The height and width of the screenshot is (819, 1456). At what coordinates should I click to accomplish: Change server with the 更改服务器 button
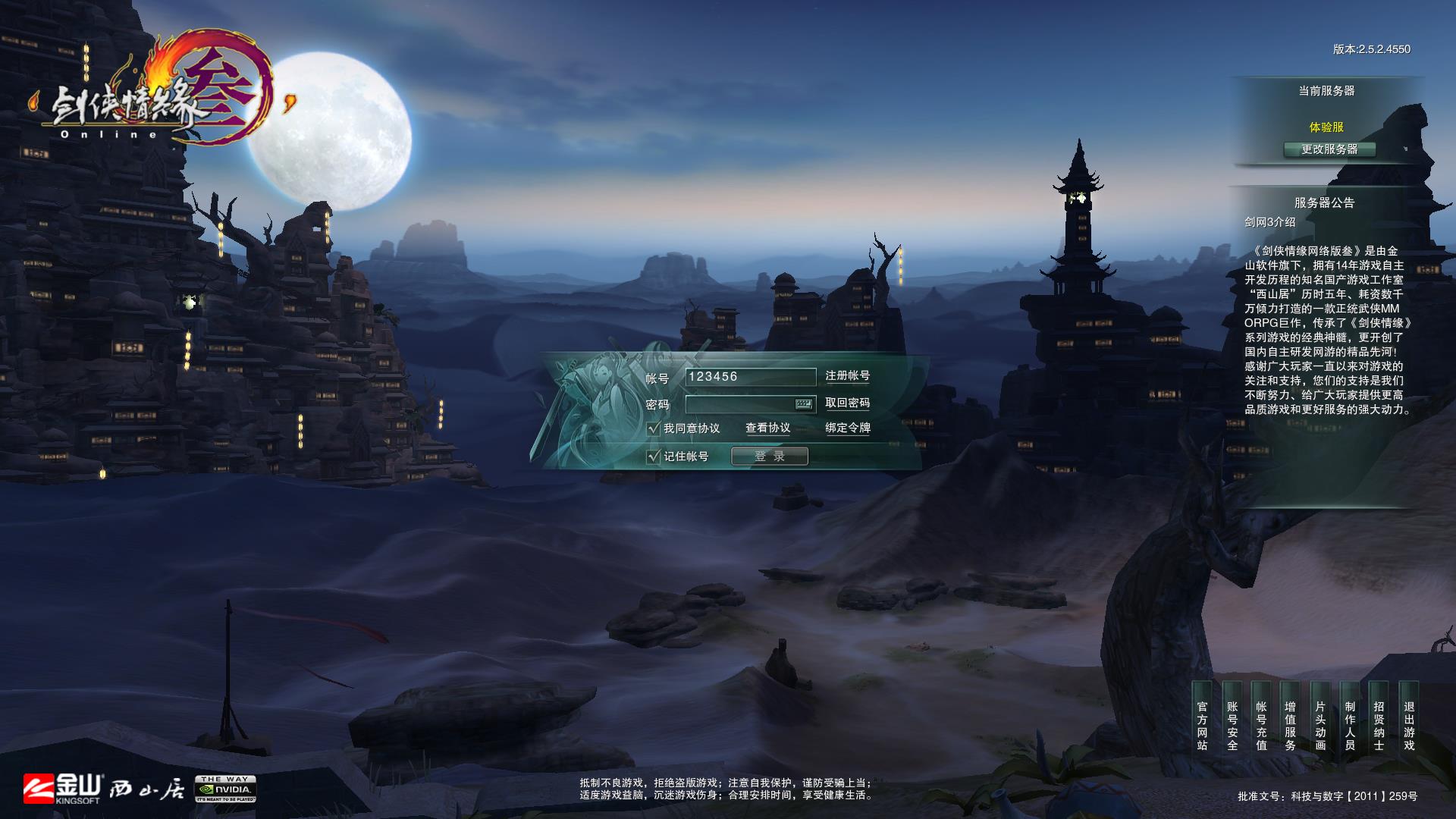click(1329, 149)
